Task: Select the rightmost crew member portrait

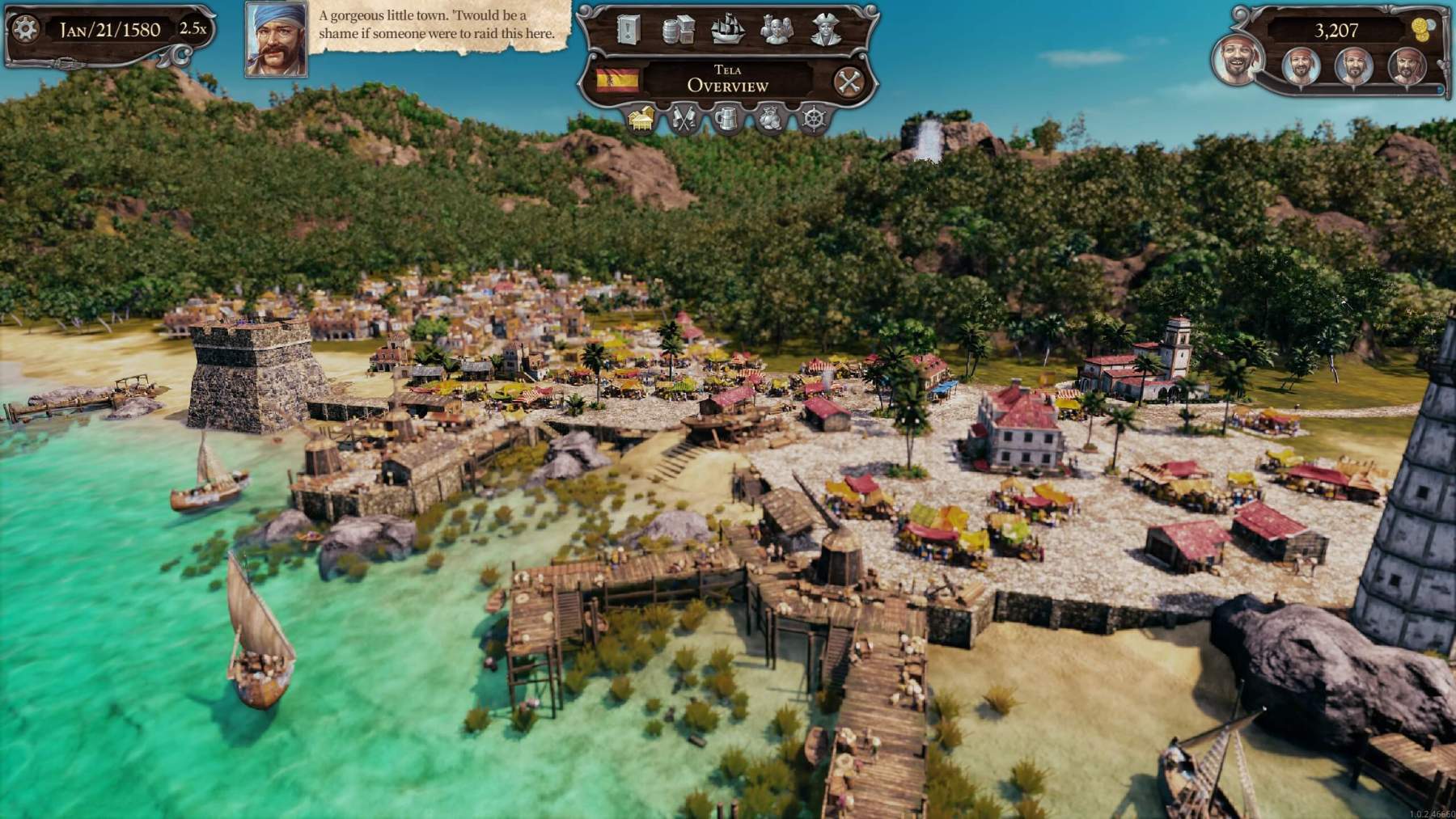Action: click(x=1405, y=66)
